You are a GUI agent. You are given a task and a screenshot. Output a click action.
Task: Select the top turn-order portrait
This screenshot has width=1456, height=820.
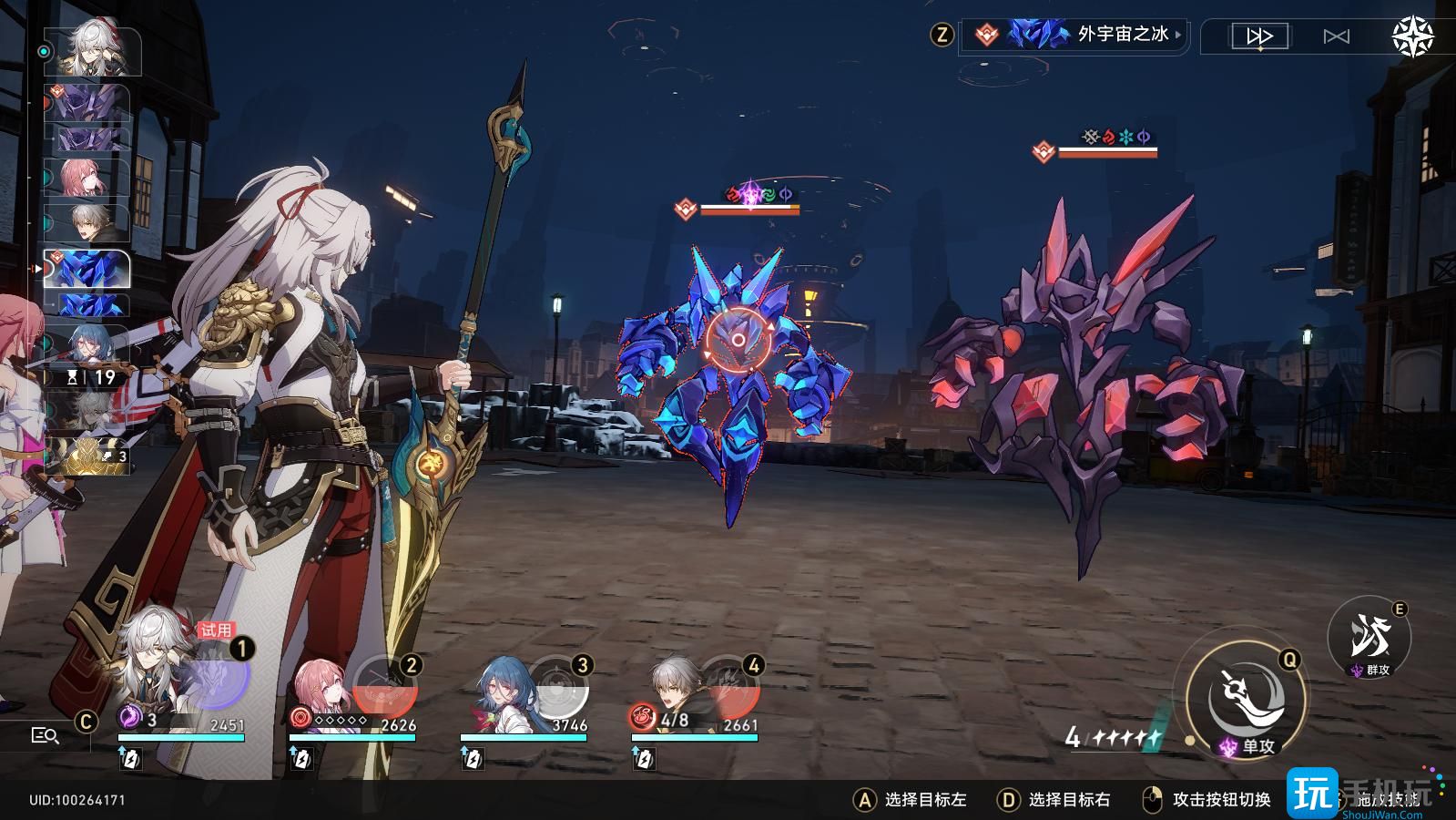[91, 51]
